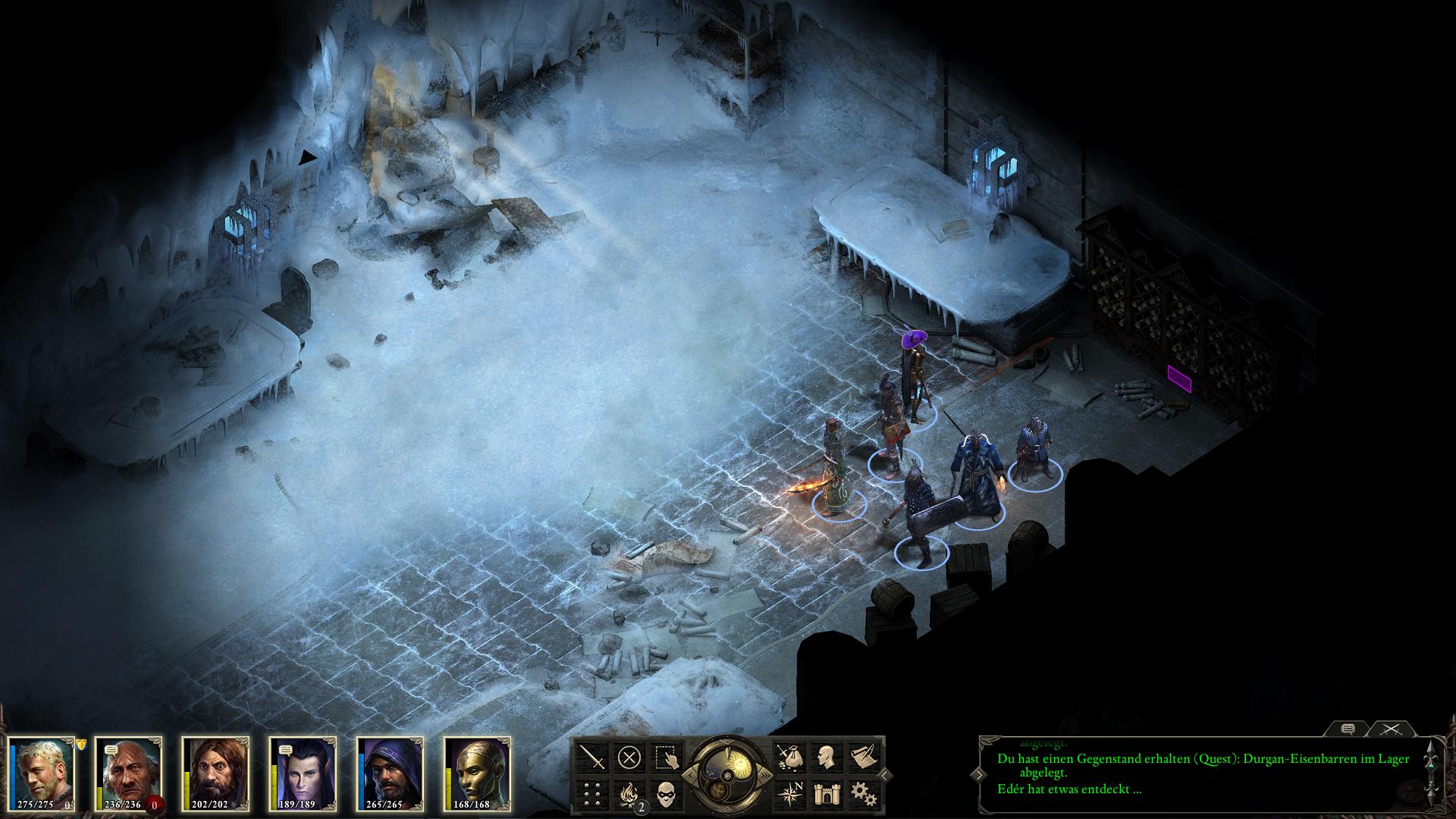Click the cancel action circle-X button
This screenshot has height=819, width=1456.
coord(629,757)
